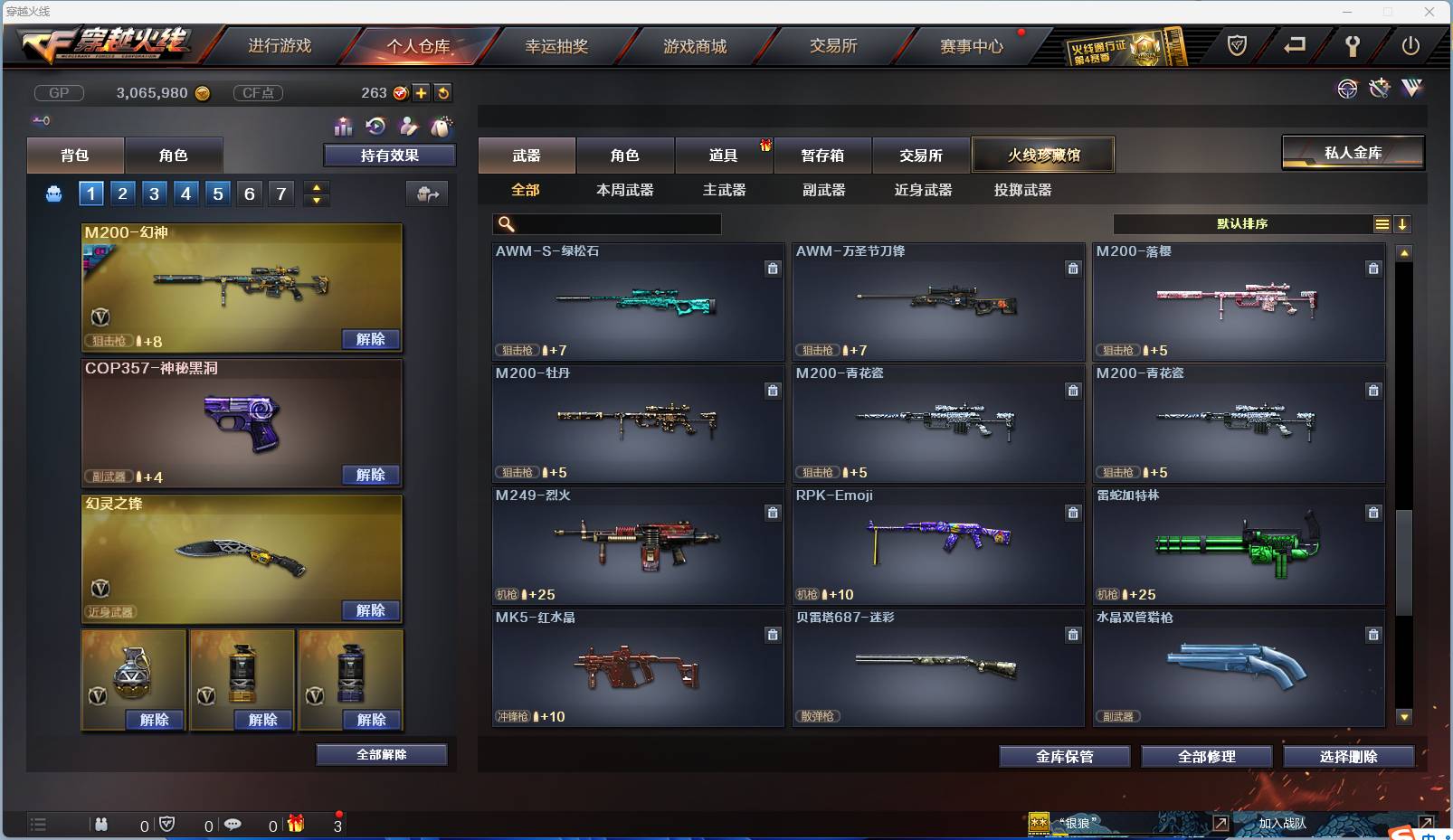This screenshot has width=1453, height=840.
Task: Select backpack page 3
Action: [154, 193]
